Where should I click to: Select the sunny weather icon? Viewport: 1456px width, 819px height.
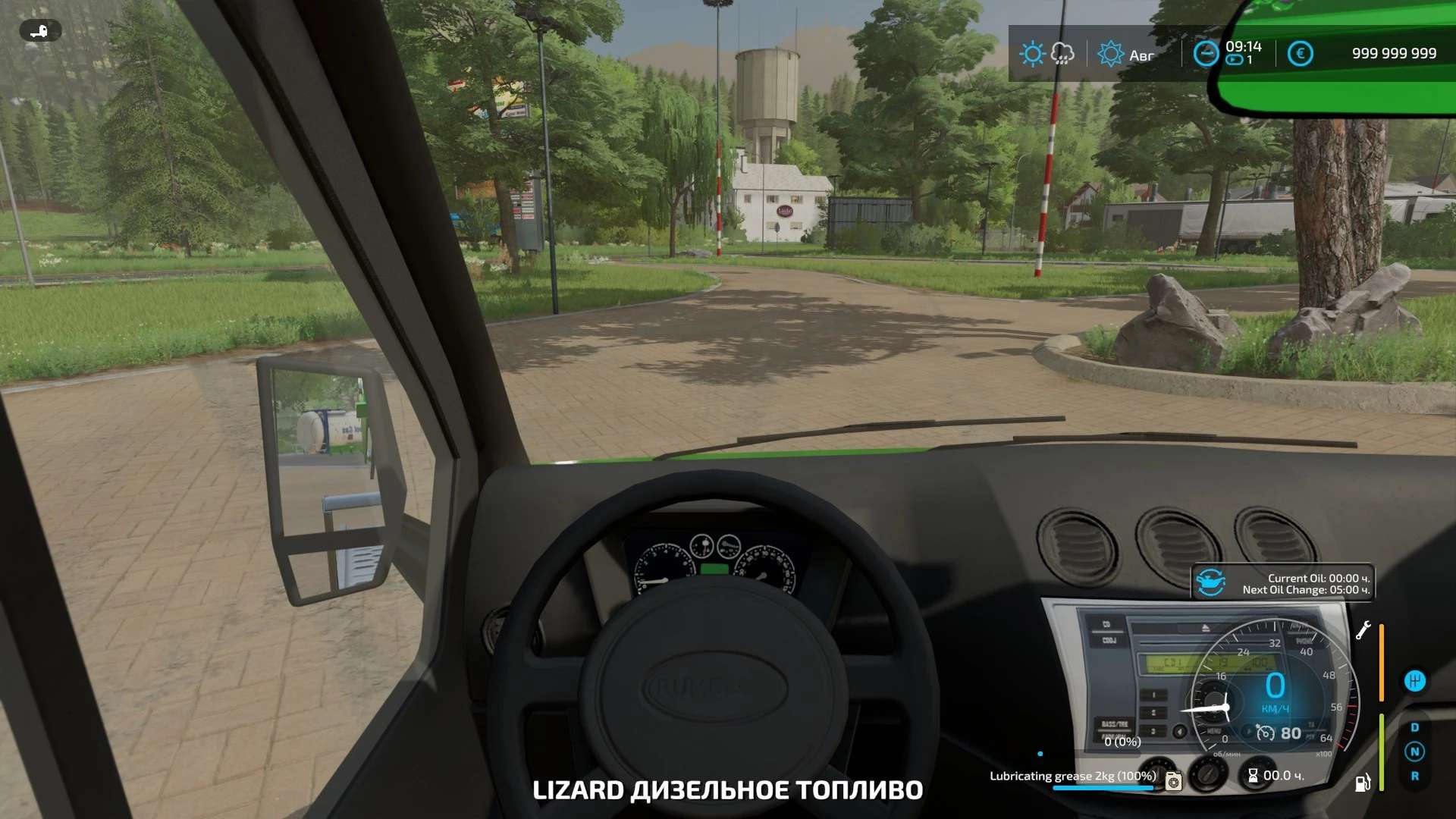pos(1031,54)
